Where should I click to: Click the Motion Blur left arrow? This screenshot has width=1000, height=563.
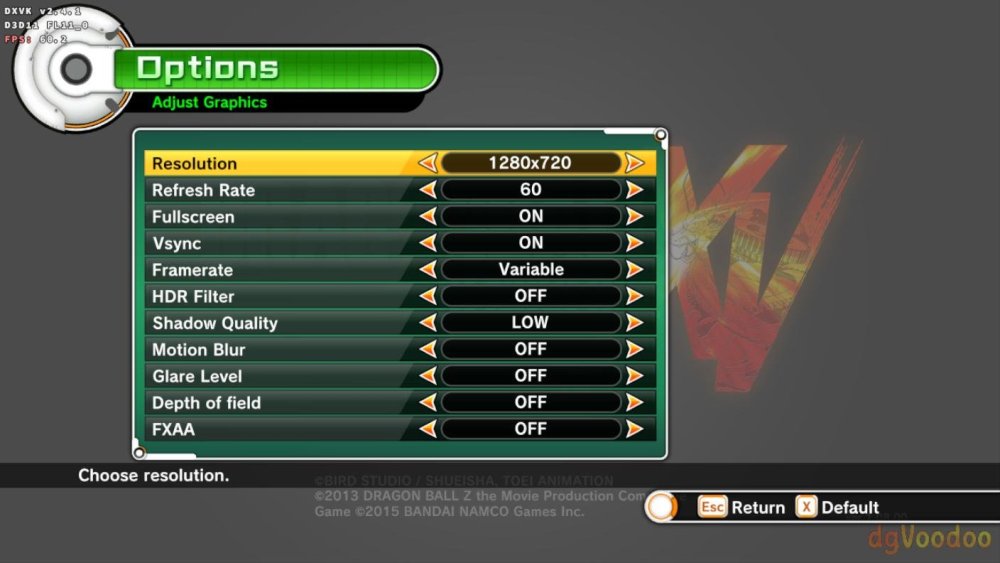point(427,350)
